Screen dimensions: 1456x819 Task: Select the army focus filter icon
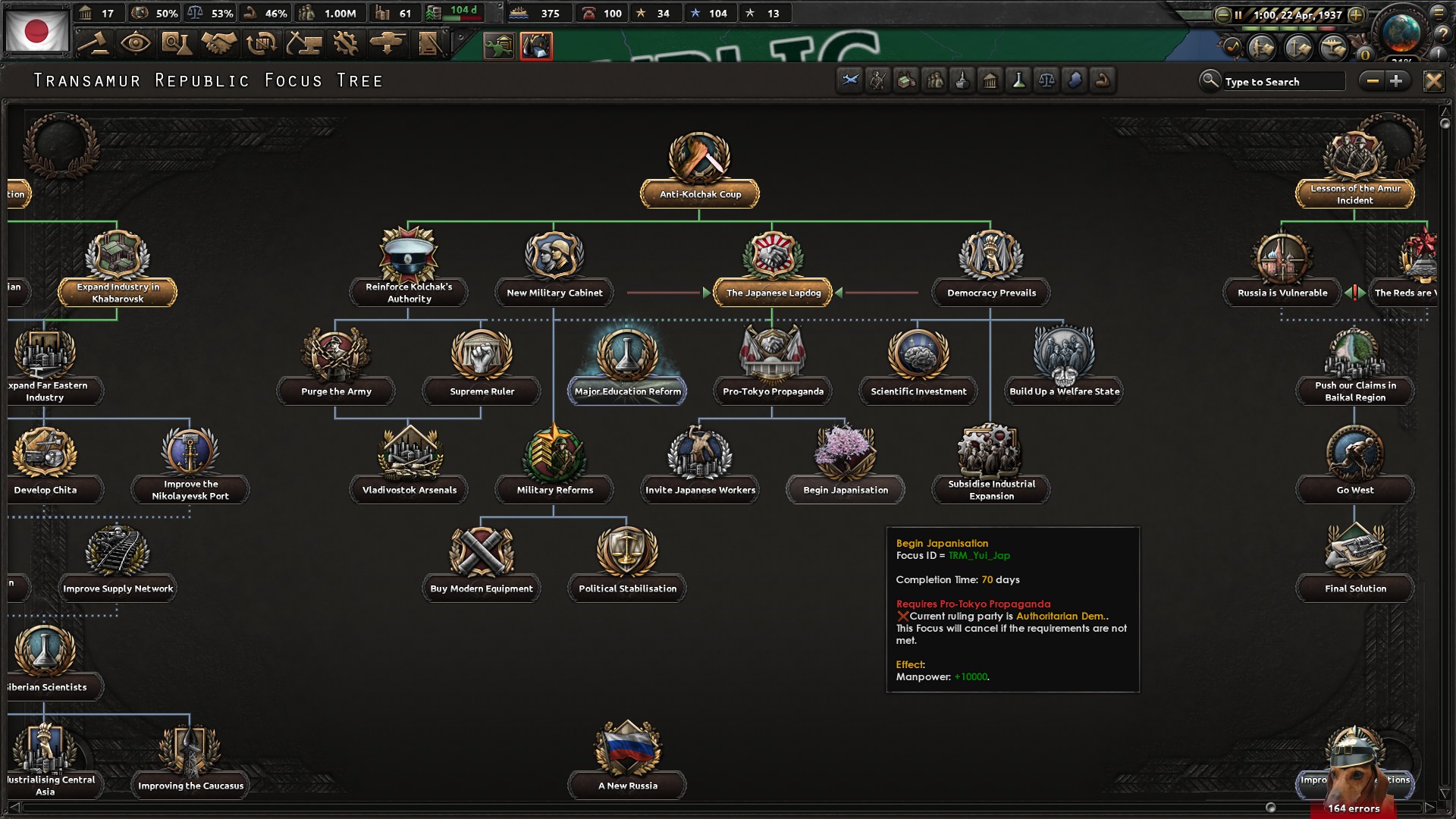(878, 81)
